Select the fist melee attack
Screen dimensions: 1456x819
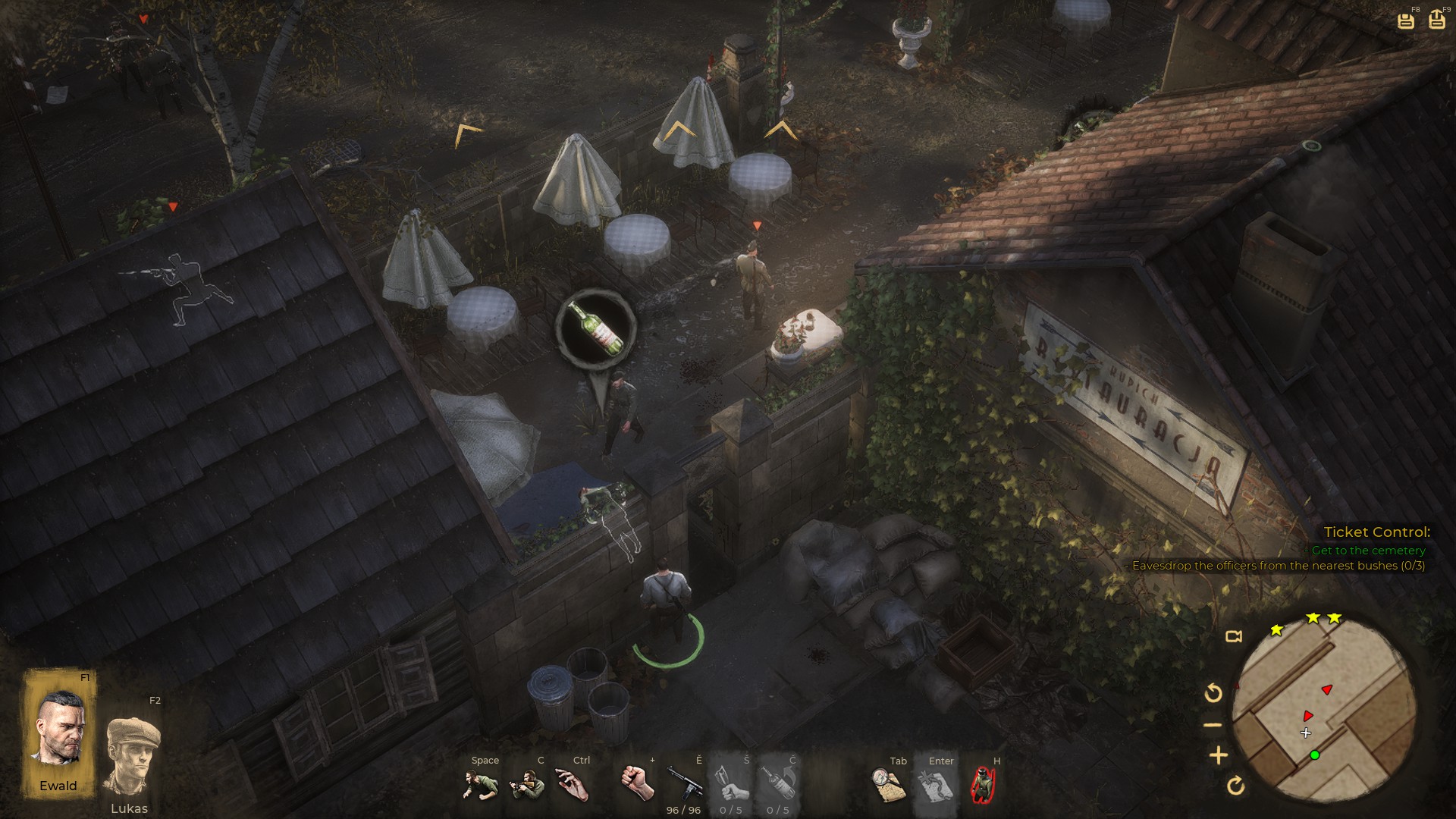coord(637,783)
